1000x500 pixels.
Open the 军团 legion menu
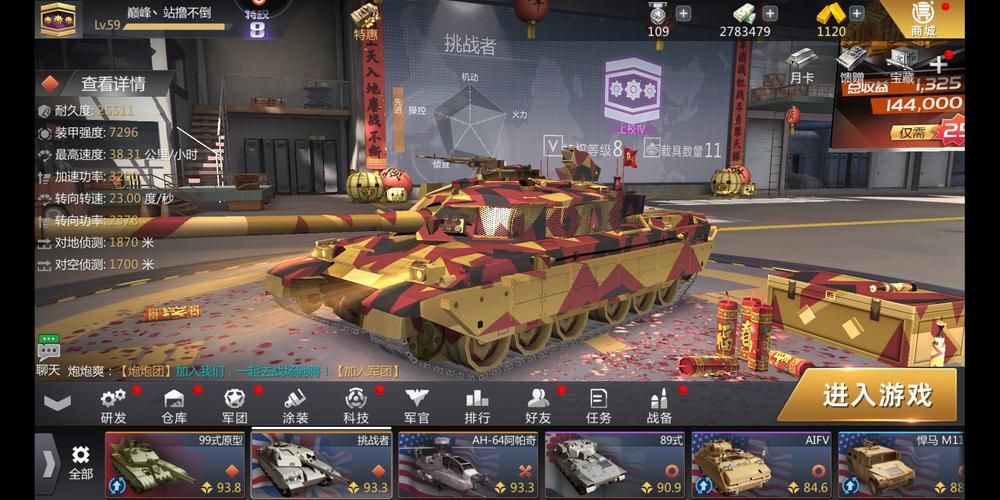(x=234, y=404)
